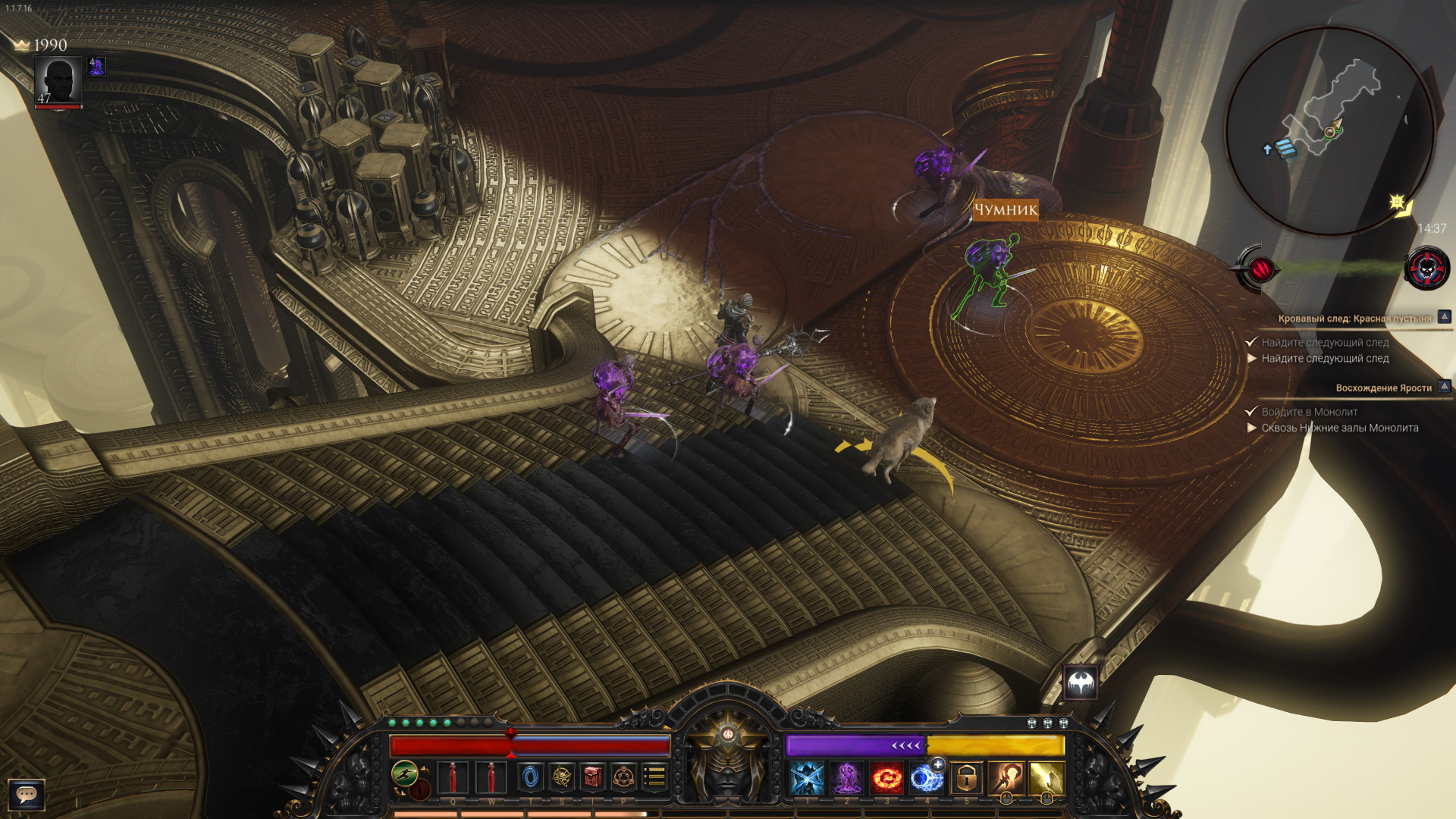Viewport: 1456px width, 819px height.
Task: Activate the white bat icon
Action: pos(1081,684)
